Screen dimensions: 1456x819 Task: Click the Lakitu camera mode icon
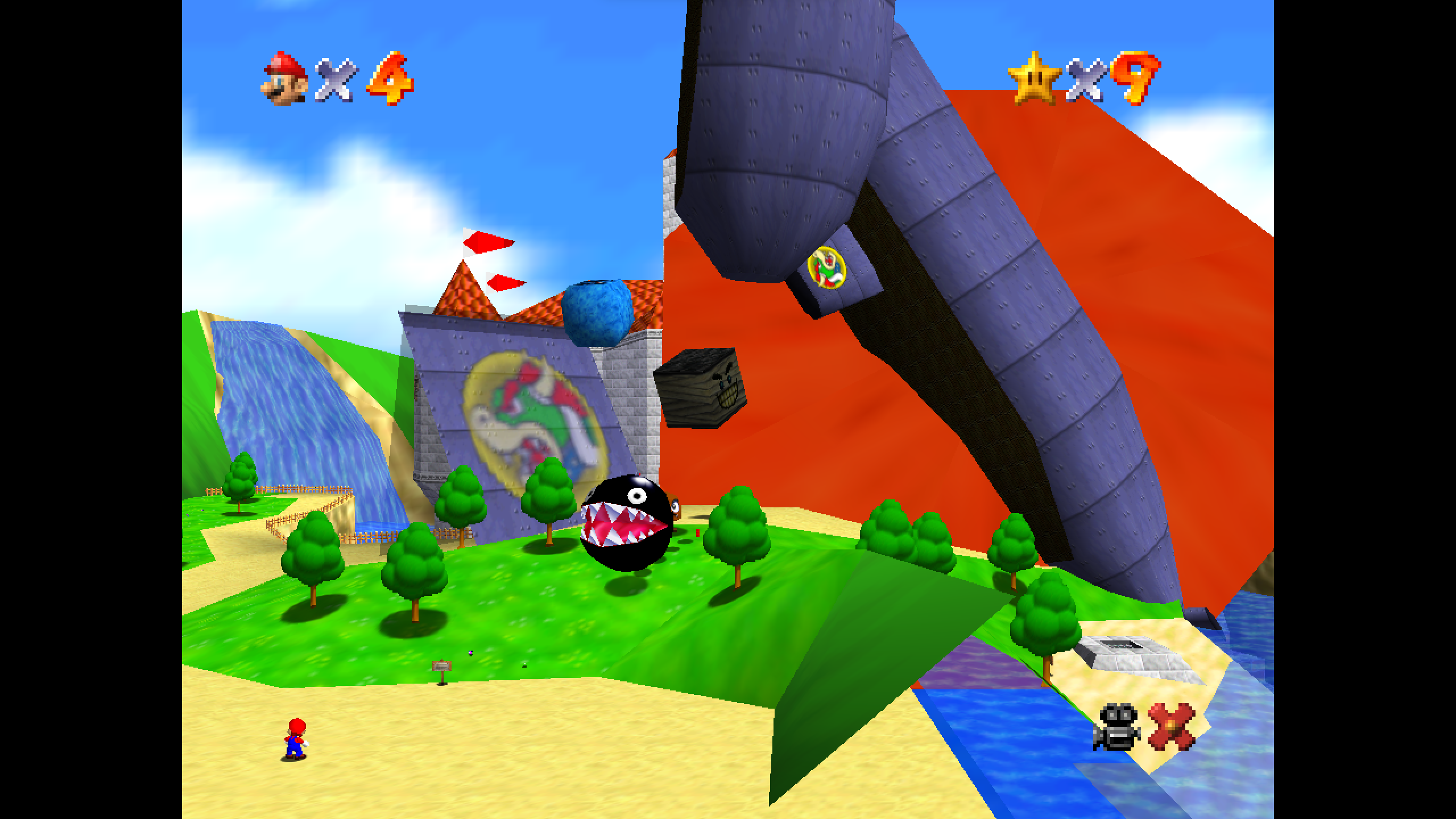(x=1116, y=727)
